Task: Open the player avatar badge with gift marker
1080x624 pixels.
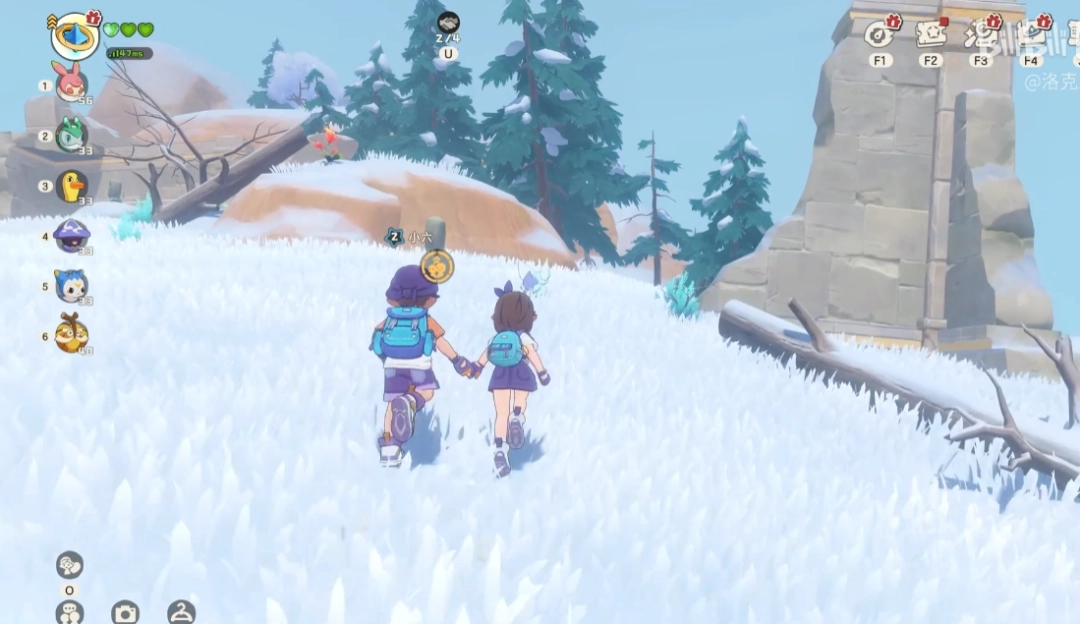Action: (74, 36)
